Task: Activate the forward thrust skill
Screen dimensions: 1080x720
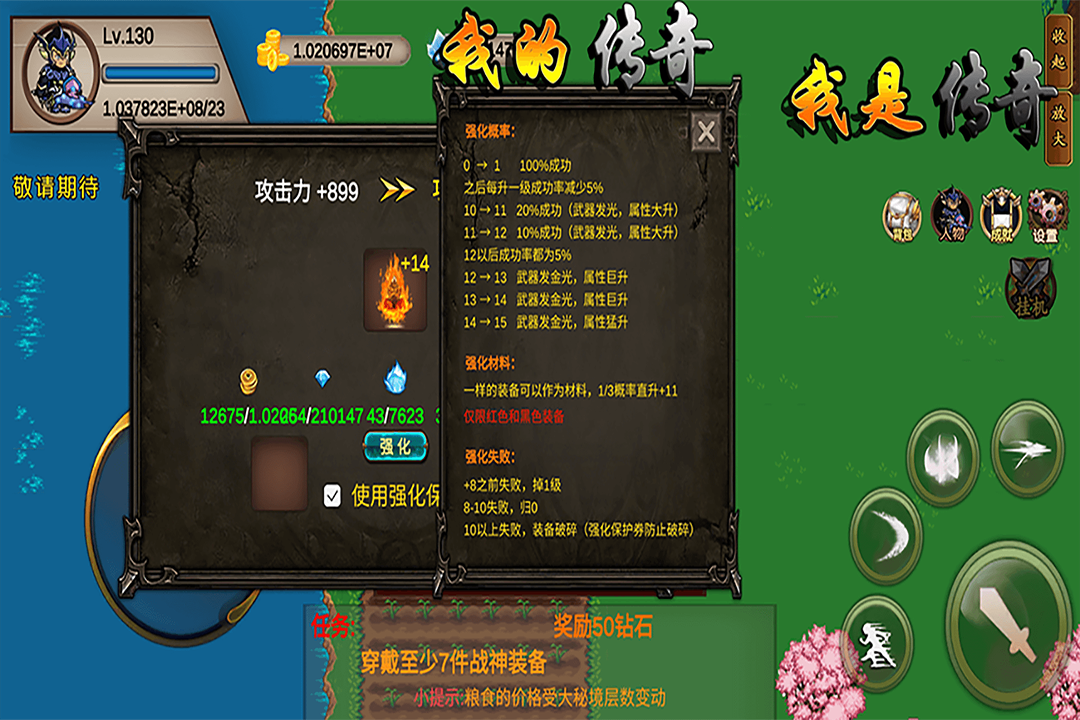Action: 1027,448
